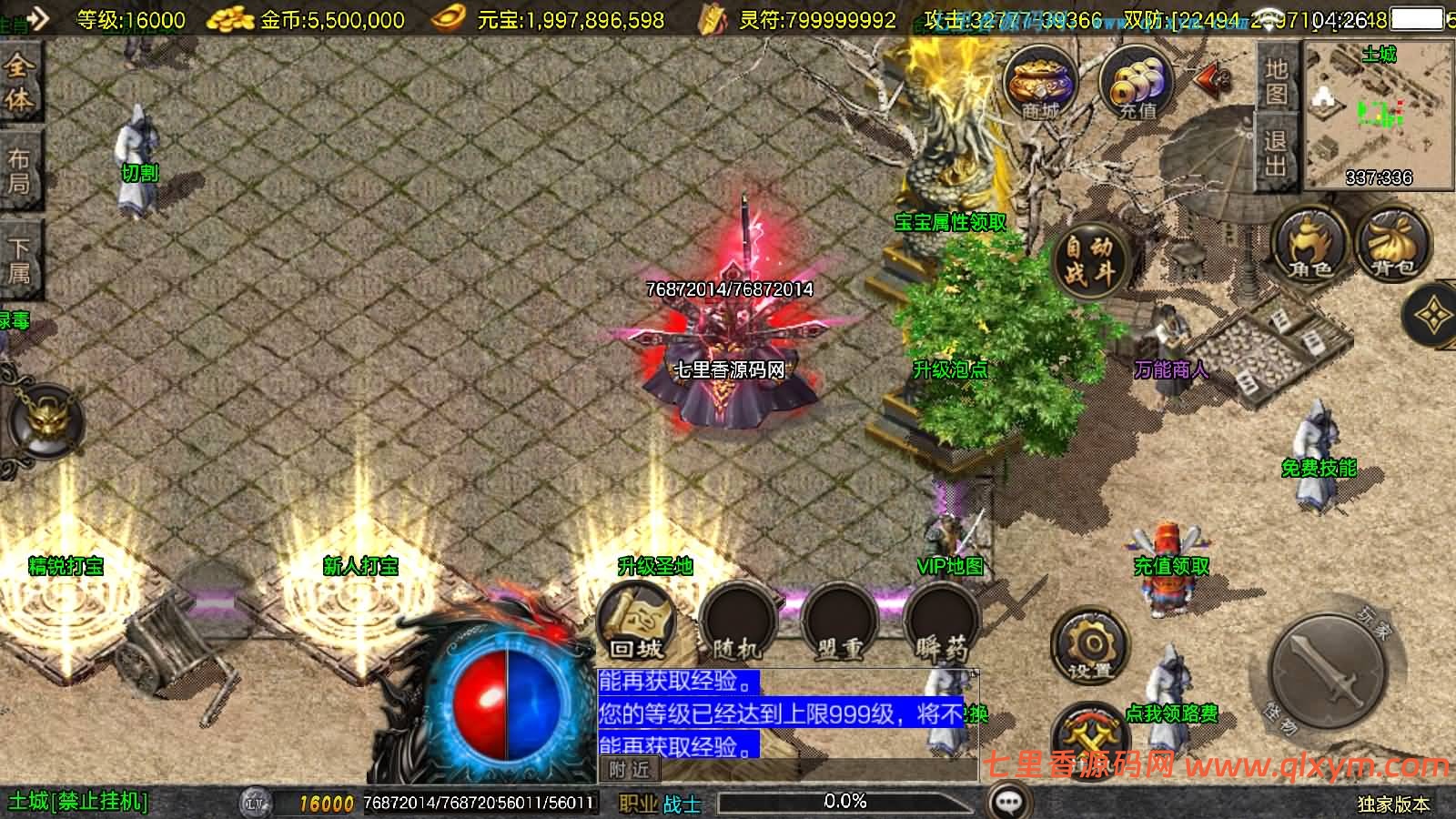Click the 退出 exit button
The width and height of the screenshot is (1456, 819).
click(x=1276, y=153)
